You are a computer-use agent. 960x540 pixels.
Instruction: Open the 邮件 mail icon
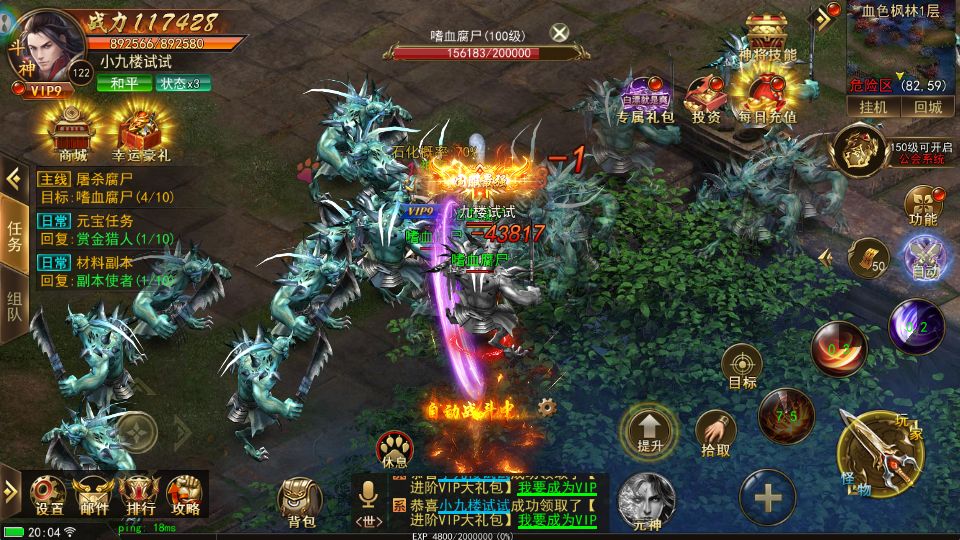[94, 494]
